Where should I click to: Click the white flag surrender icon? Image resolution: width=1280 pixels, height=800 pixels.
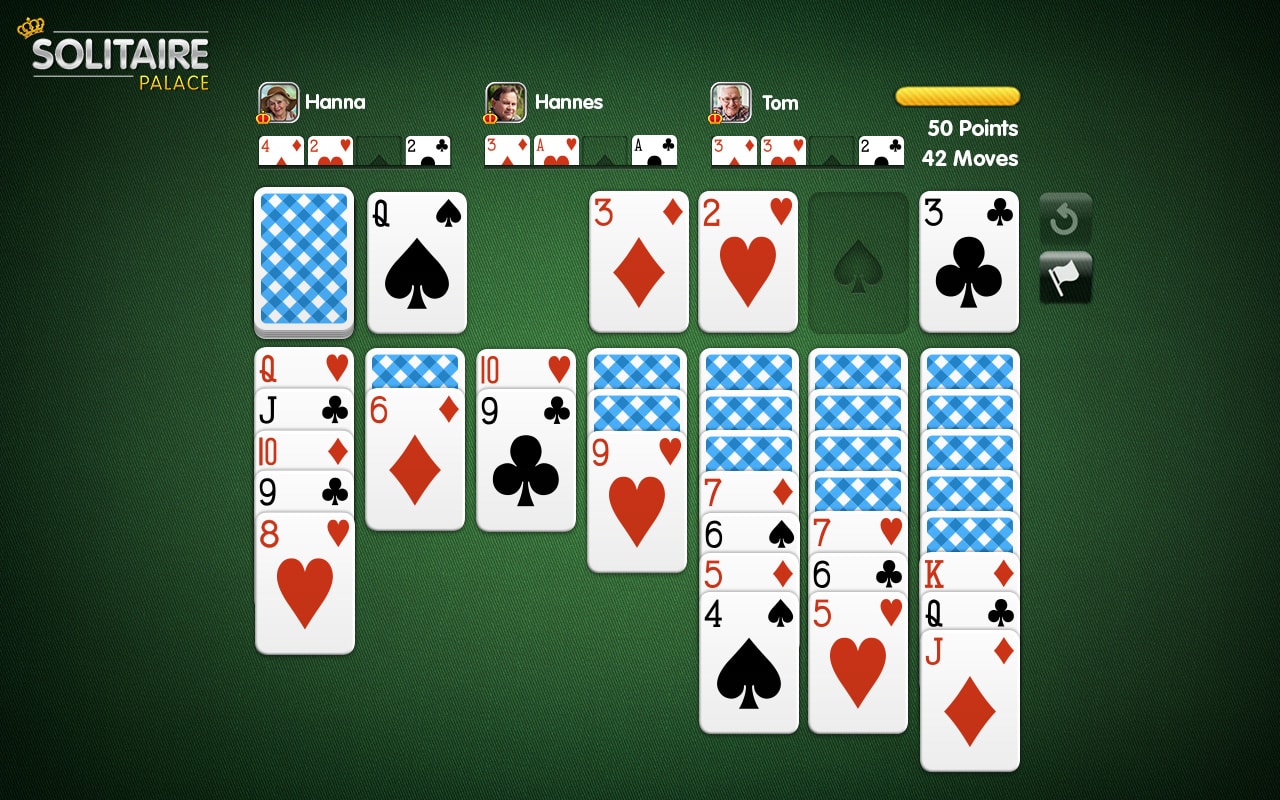tap(1065, 275)
